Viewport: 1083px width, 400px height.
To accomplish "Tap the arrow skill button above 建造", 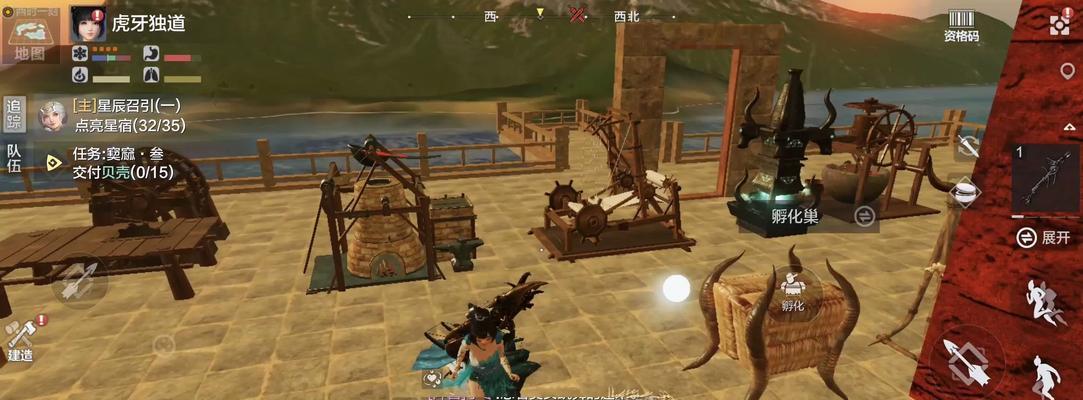I will pos(78,282).
